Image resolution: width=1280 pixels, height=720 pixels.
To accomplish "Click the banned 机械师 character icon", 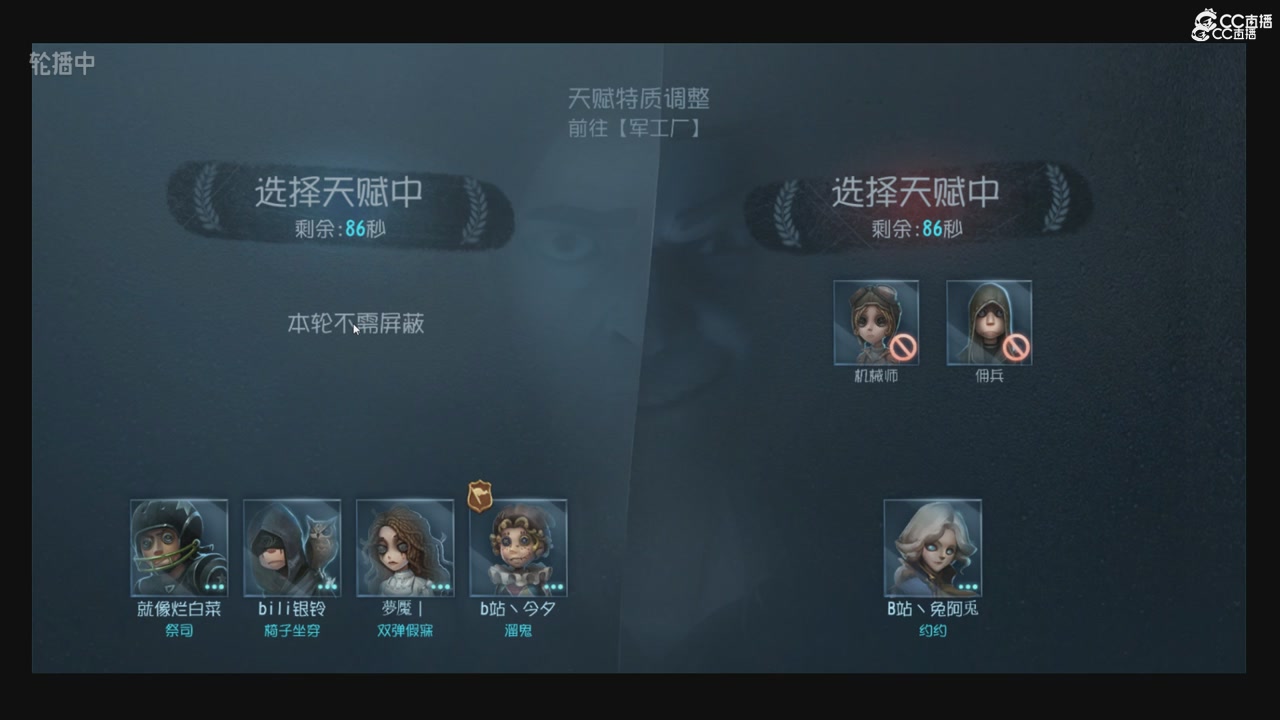I will [876, 322].
